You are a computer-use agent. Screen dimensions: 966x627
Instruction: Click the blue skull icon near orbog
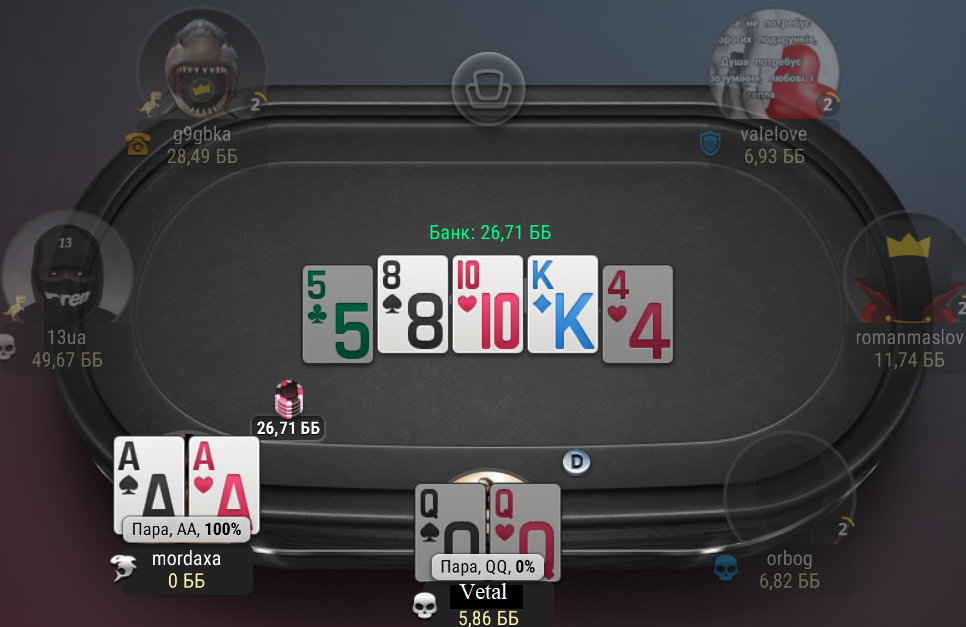[x=725, y=569]
